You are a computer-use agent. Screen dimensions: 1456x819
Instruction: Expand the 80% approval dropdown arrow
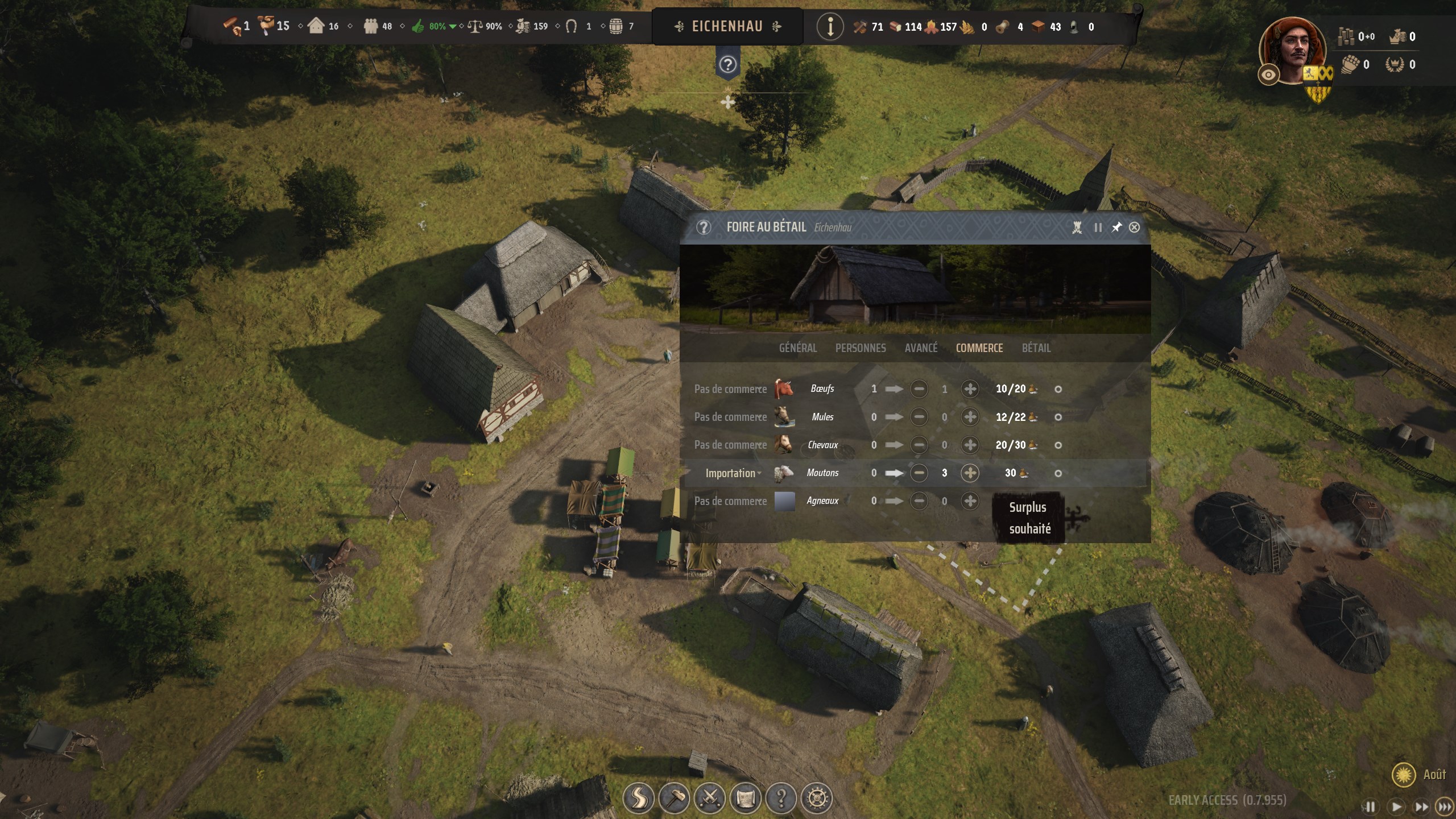[453, 26]
